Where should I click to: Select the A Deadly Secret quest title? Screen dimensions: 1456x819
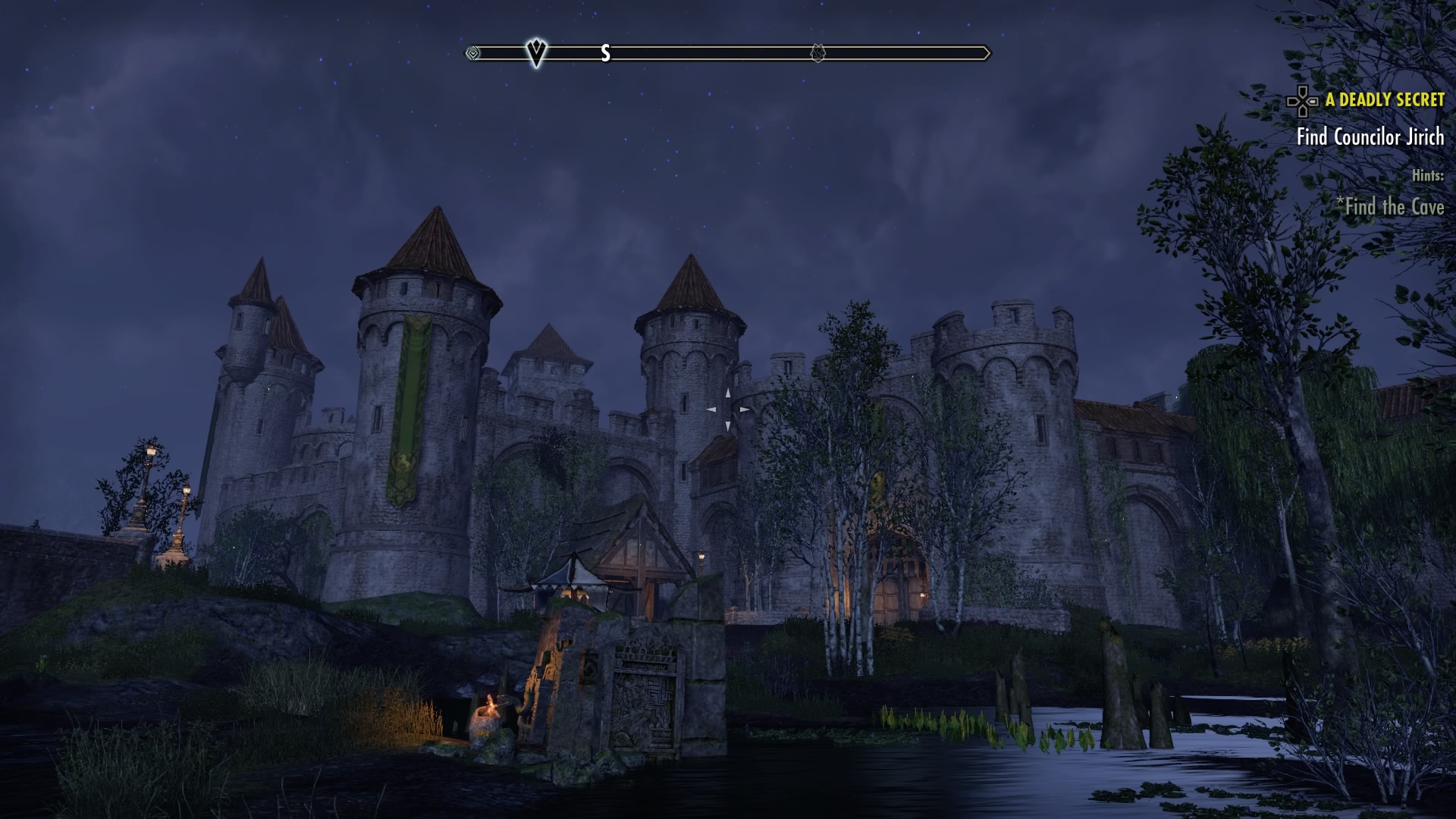click(1384, 100)
